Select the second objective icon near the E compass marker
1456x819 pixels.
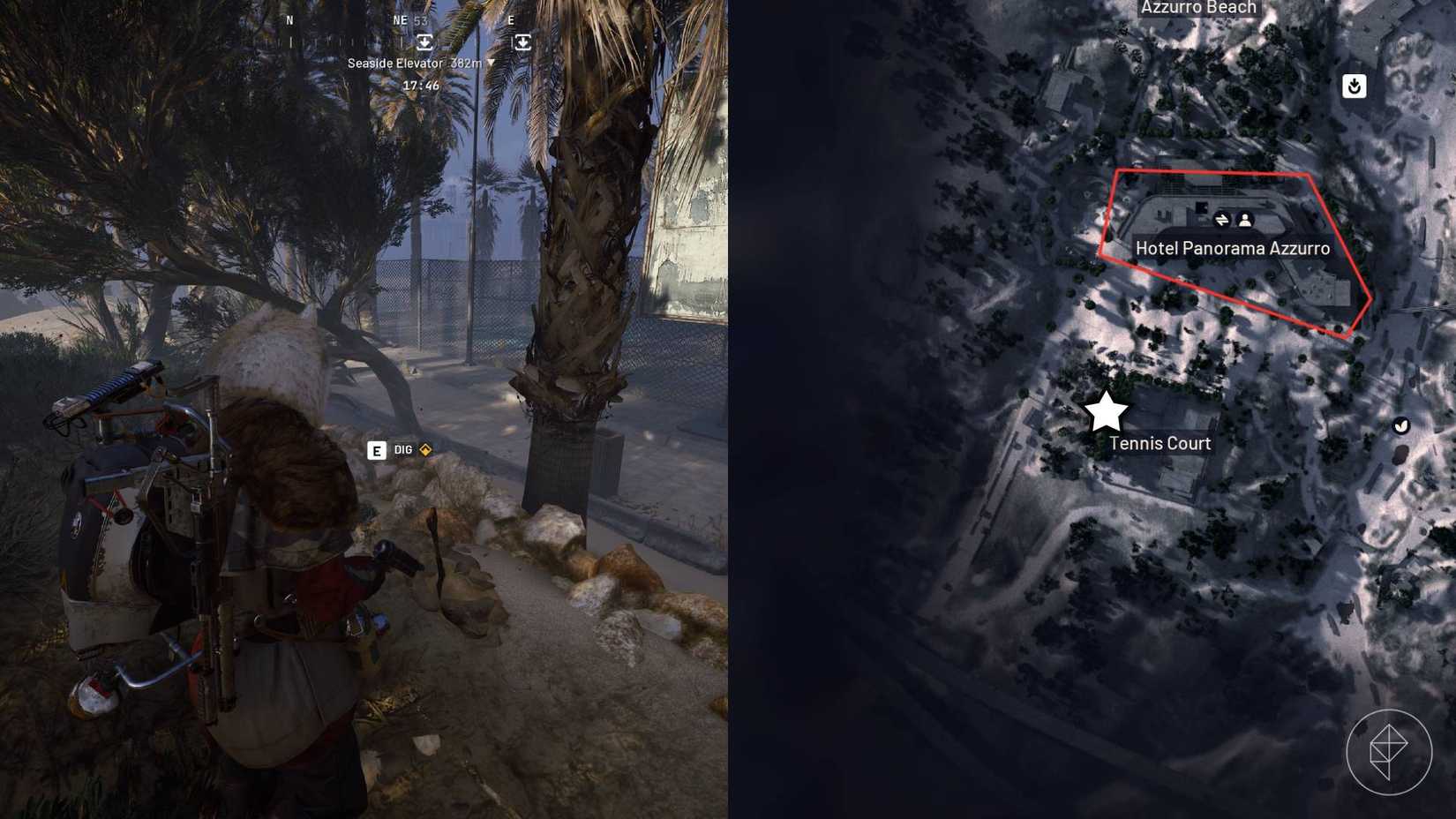tap(523, 41)
